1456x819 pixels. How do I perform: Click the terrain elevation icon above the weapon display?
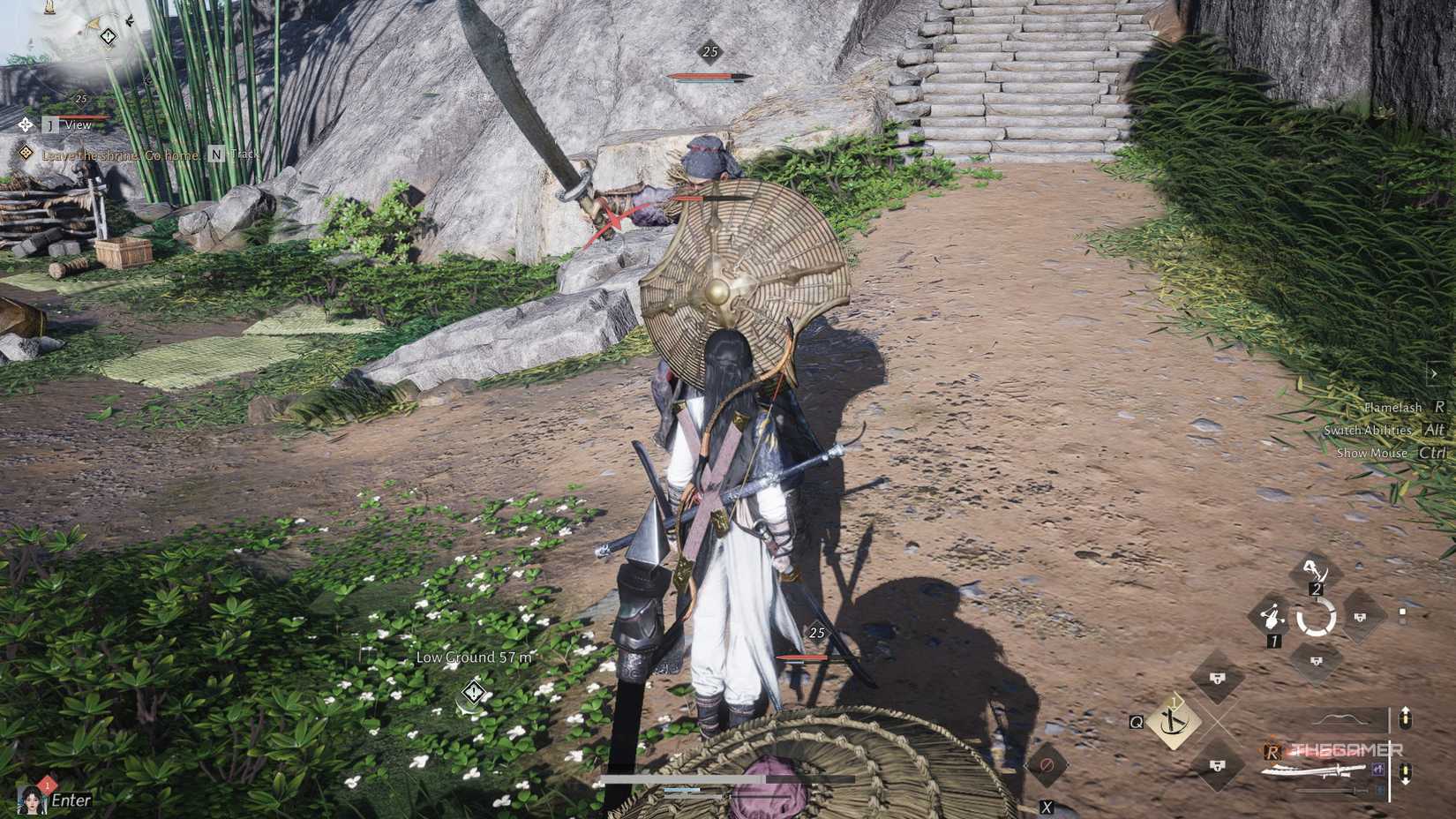1340,718
